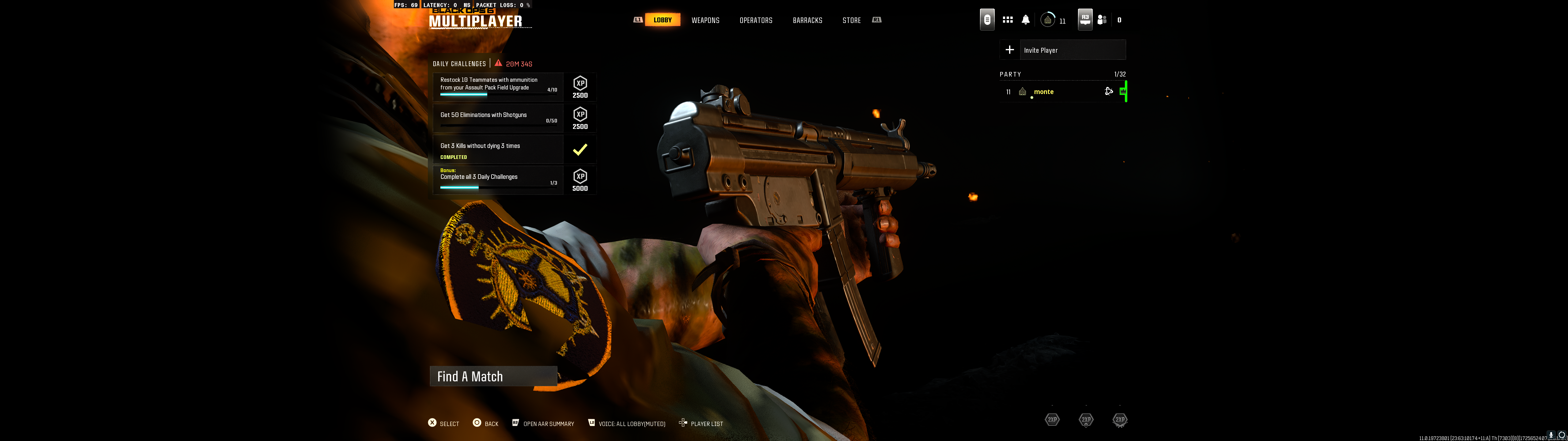The image size is (1568, 441).
Task: Show the Player List
Action: pos(701,424)
